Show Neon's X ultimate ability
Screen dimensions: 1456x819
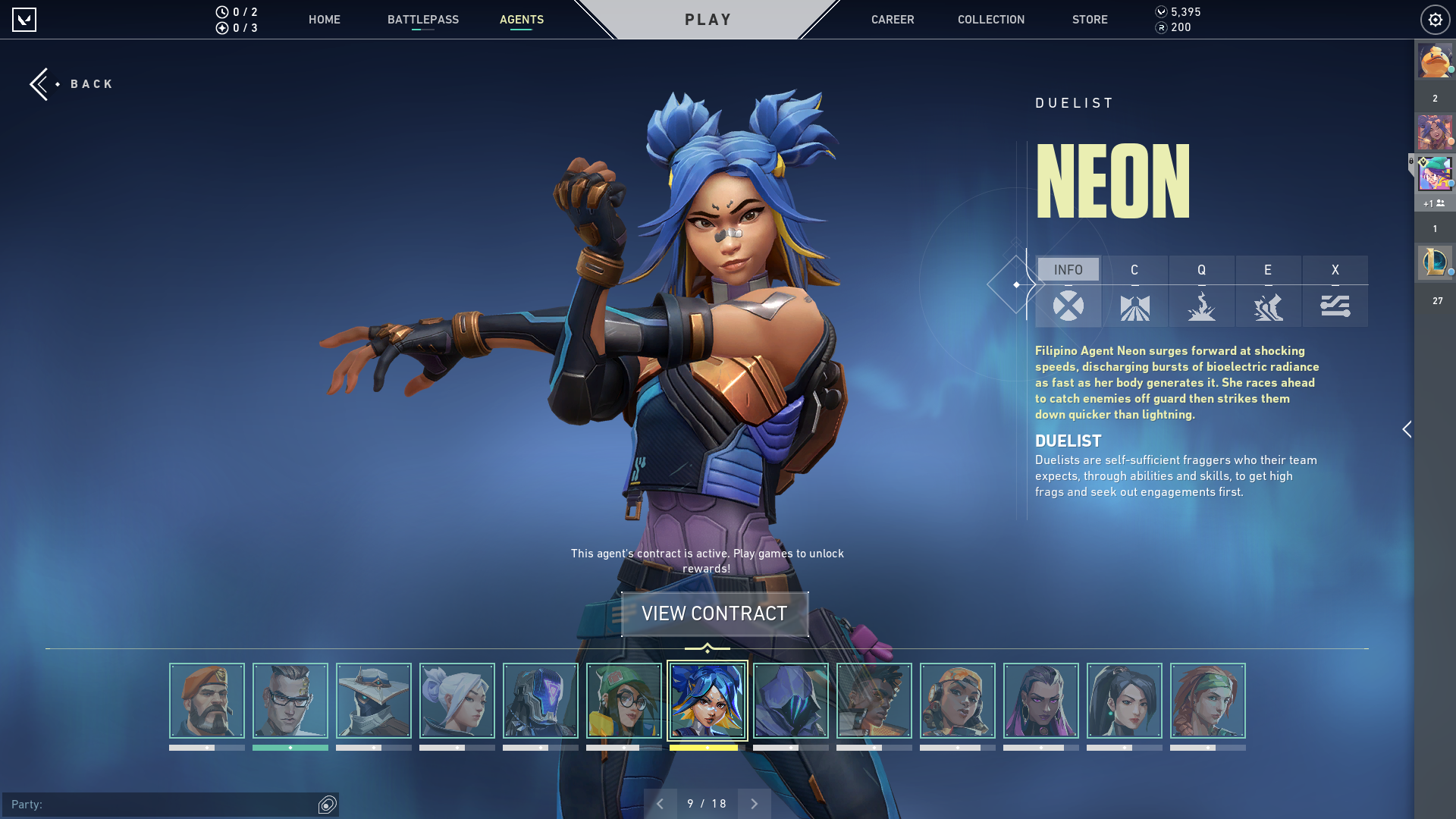point(1335,292)
